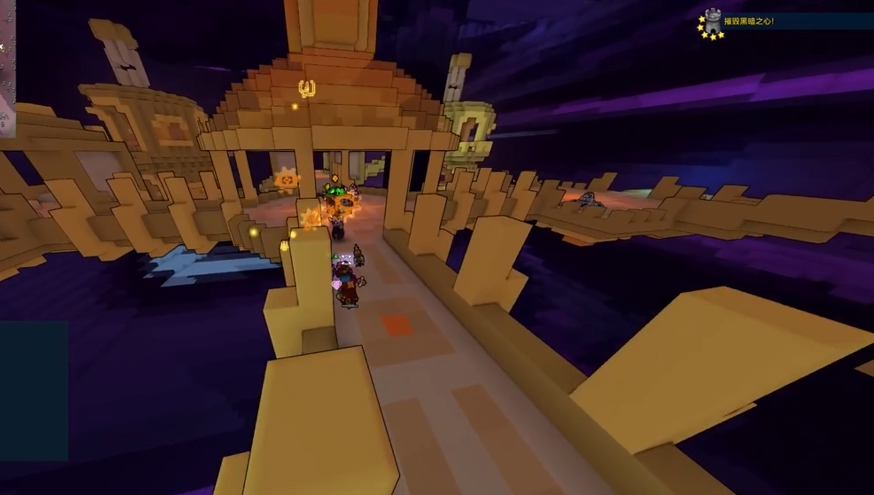874x495 pixels.
Task: Click the castle tower objective icon
Action: (x=712, y=21)
